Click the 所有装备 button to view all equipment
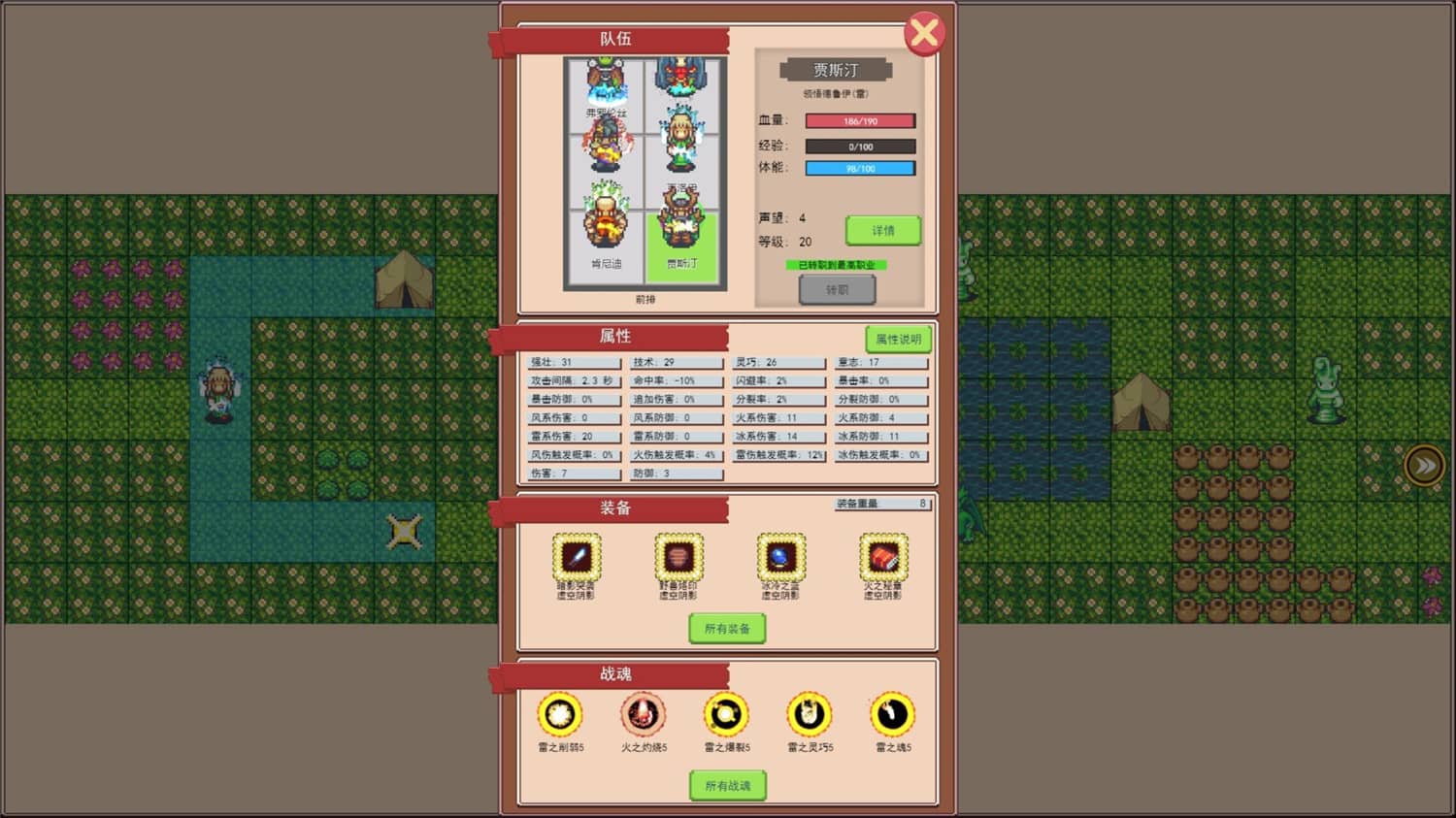1456x818 pixels. pos(729,628)
